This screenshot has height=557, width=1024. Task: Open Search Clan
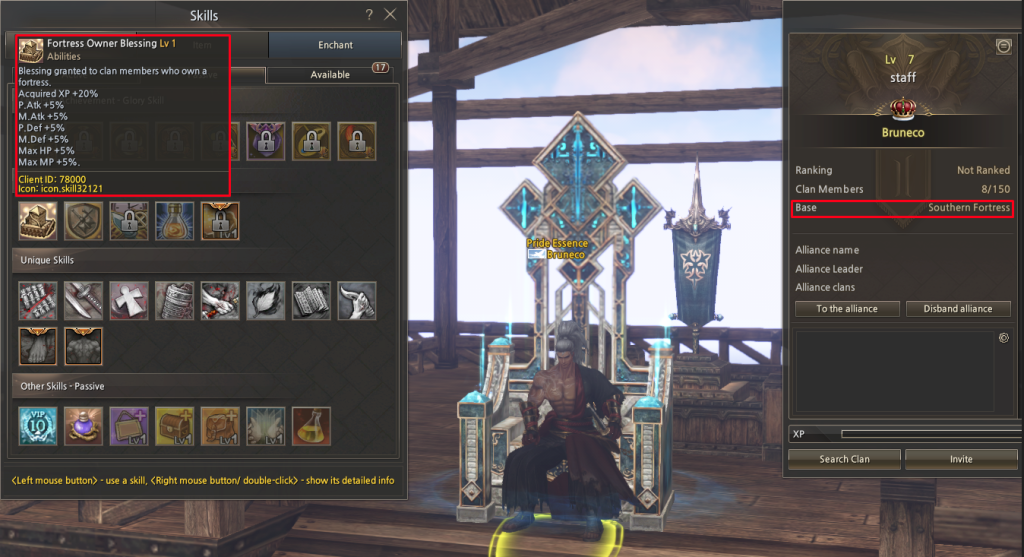844,459
